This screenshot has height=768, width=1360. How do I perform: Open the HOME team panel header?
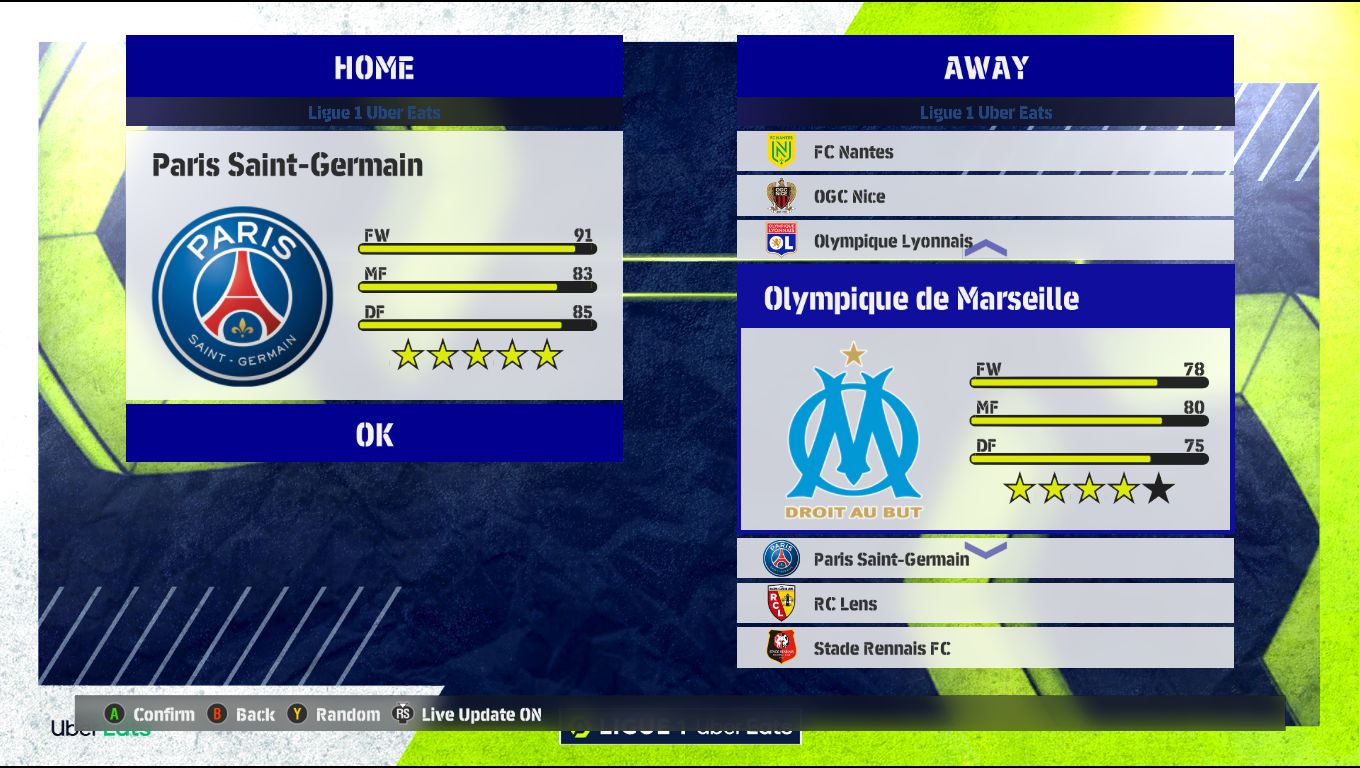tap(374, 67)
